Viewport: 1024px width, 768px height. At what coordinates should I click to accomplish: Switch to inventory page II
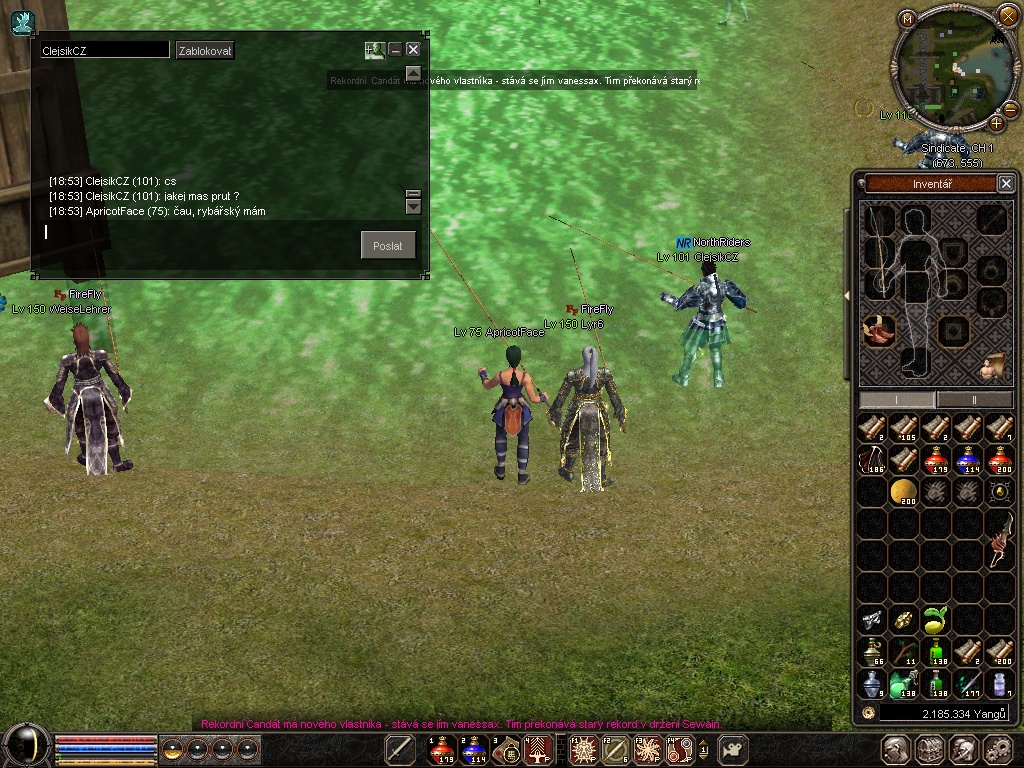[x=975, y=399]
